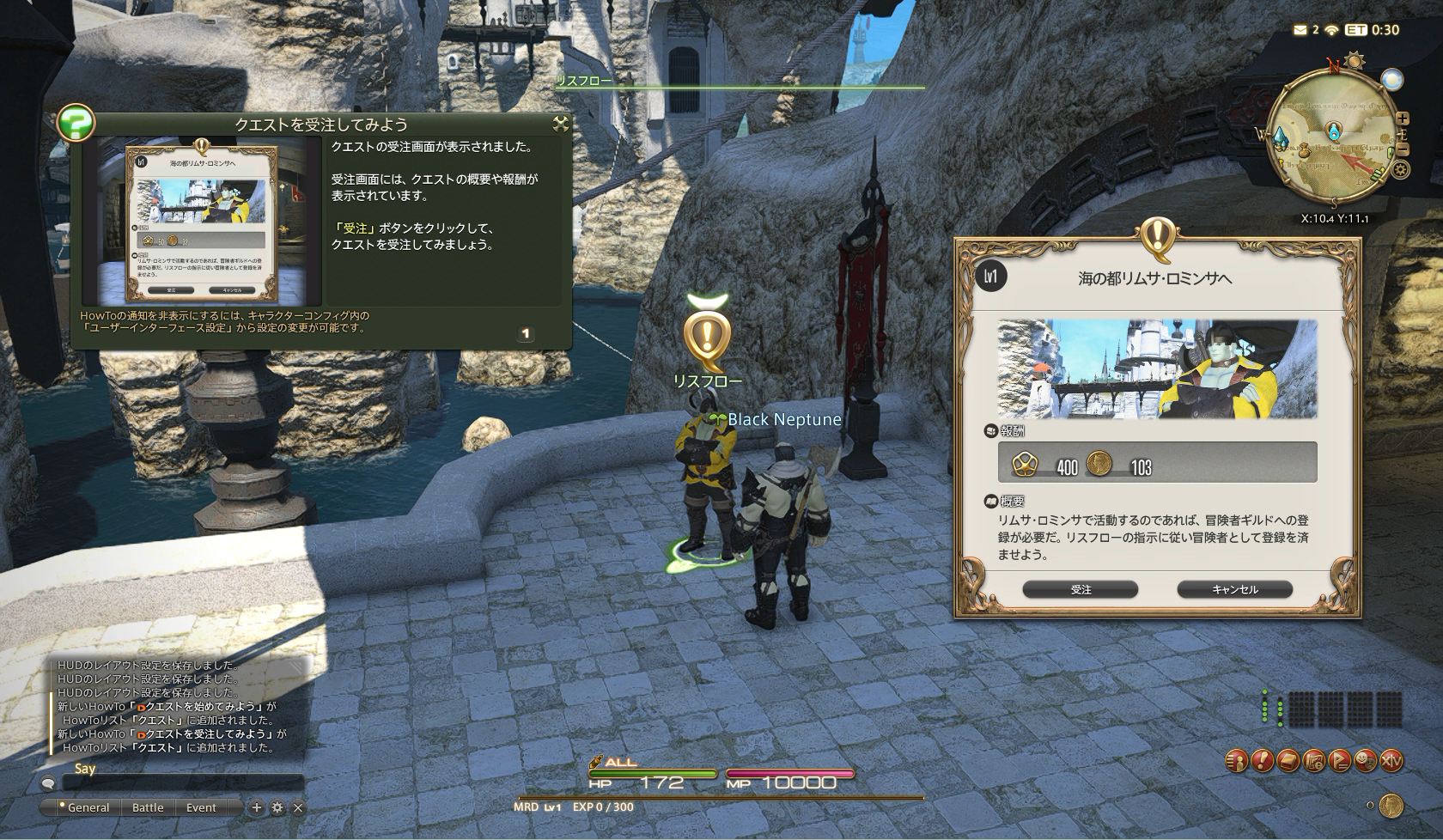The height and width of the screenshot is (840, 1443).
Task: Open chat log settings gear
Action: coord(277,807)
